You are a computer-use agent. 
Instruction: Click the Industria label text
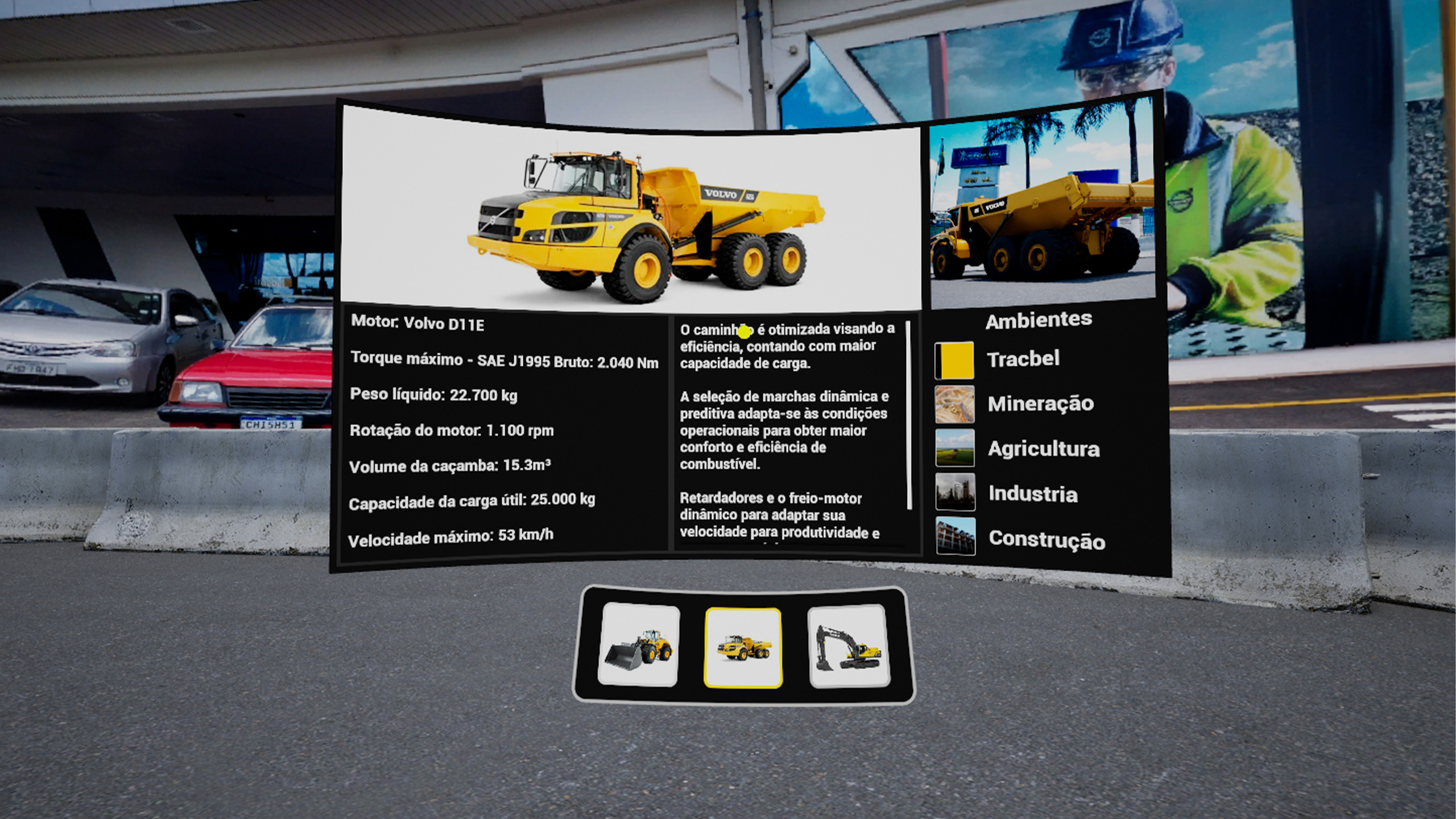[1033, 495]
